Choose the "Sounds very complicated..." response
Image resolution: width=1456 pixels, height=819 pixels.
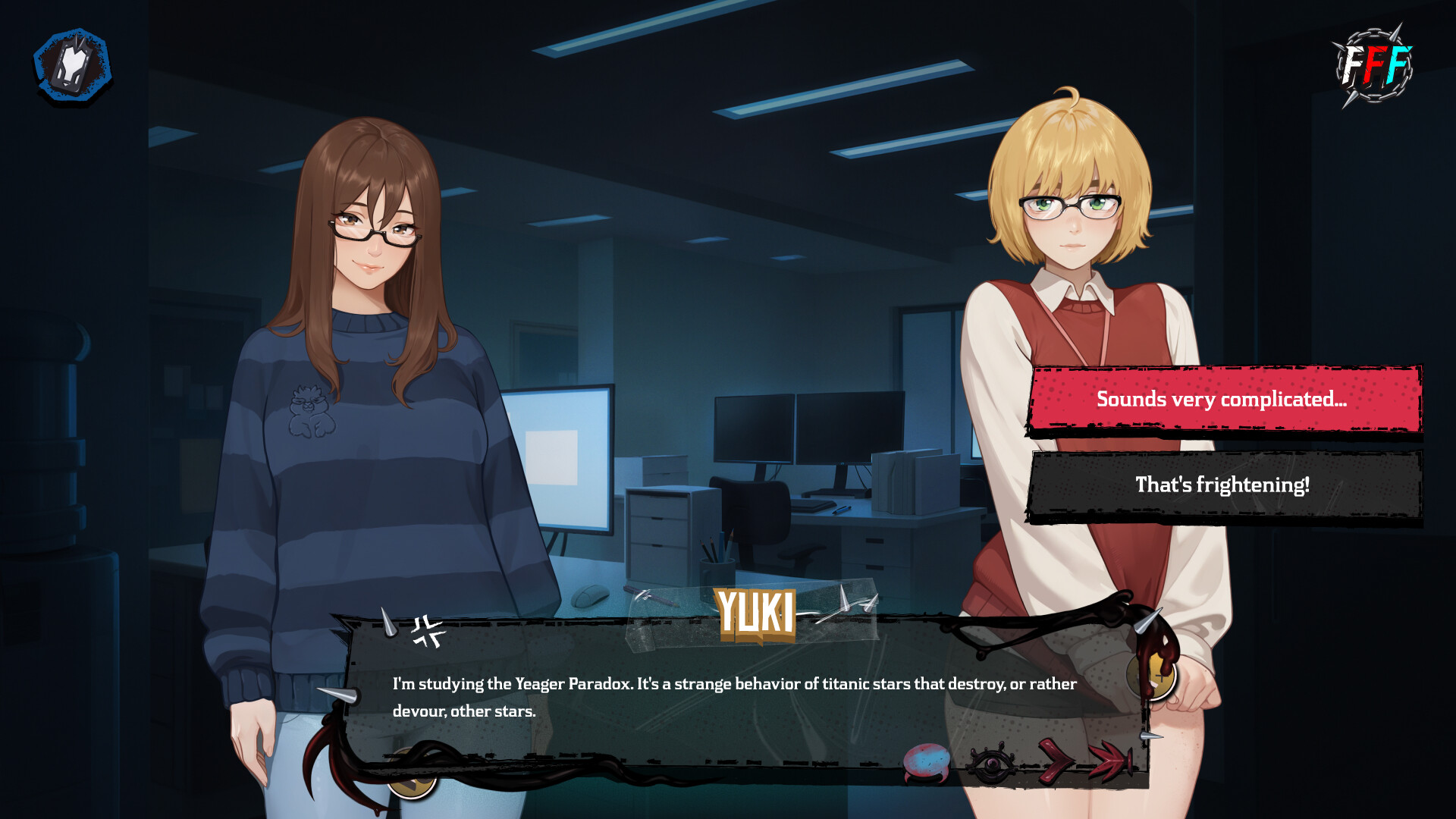pos(1224,400)
